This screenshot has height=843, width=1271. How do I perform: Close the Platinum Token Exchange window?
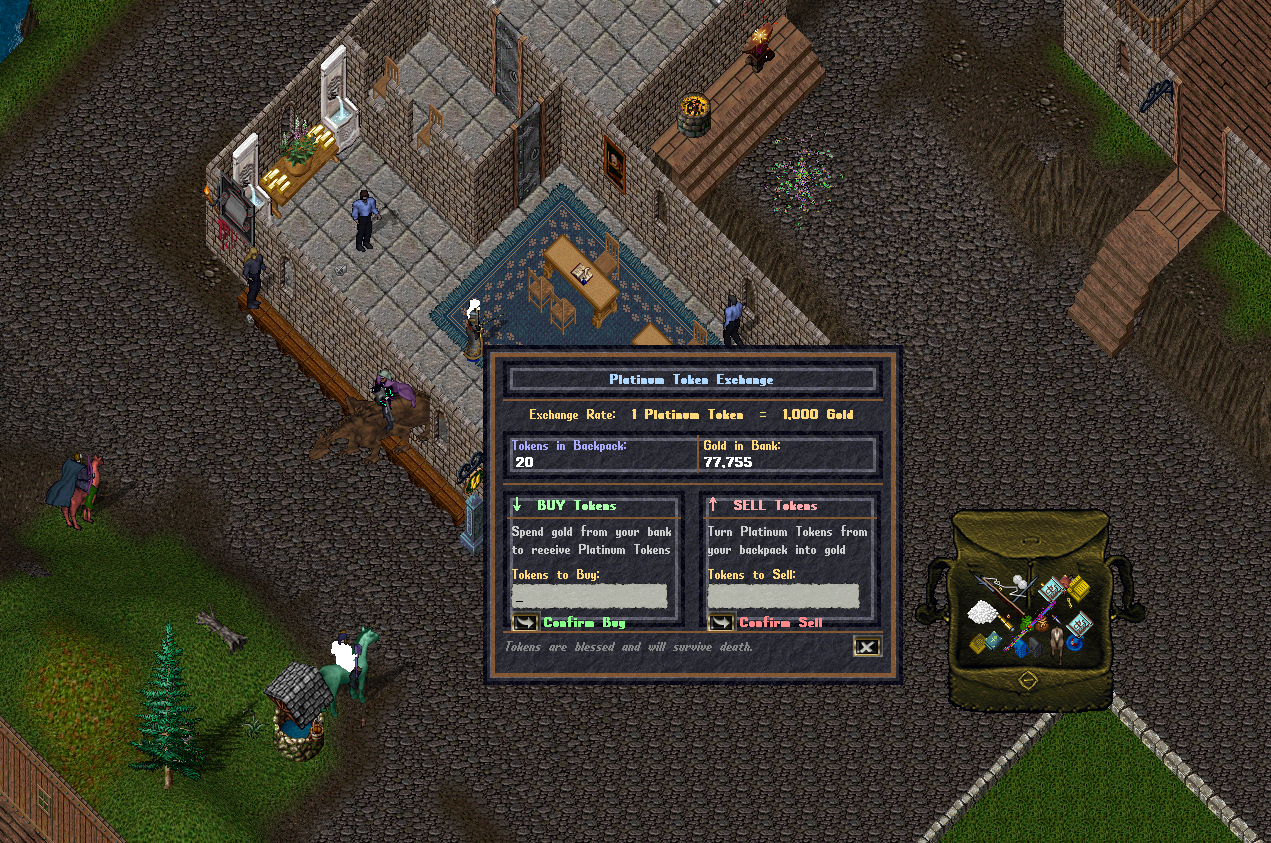pos(867,647)
